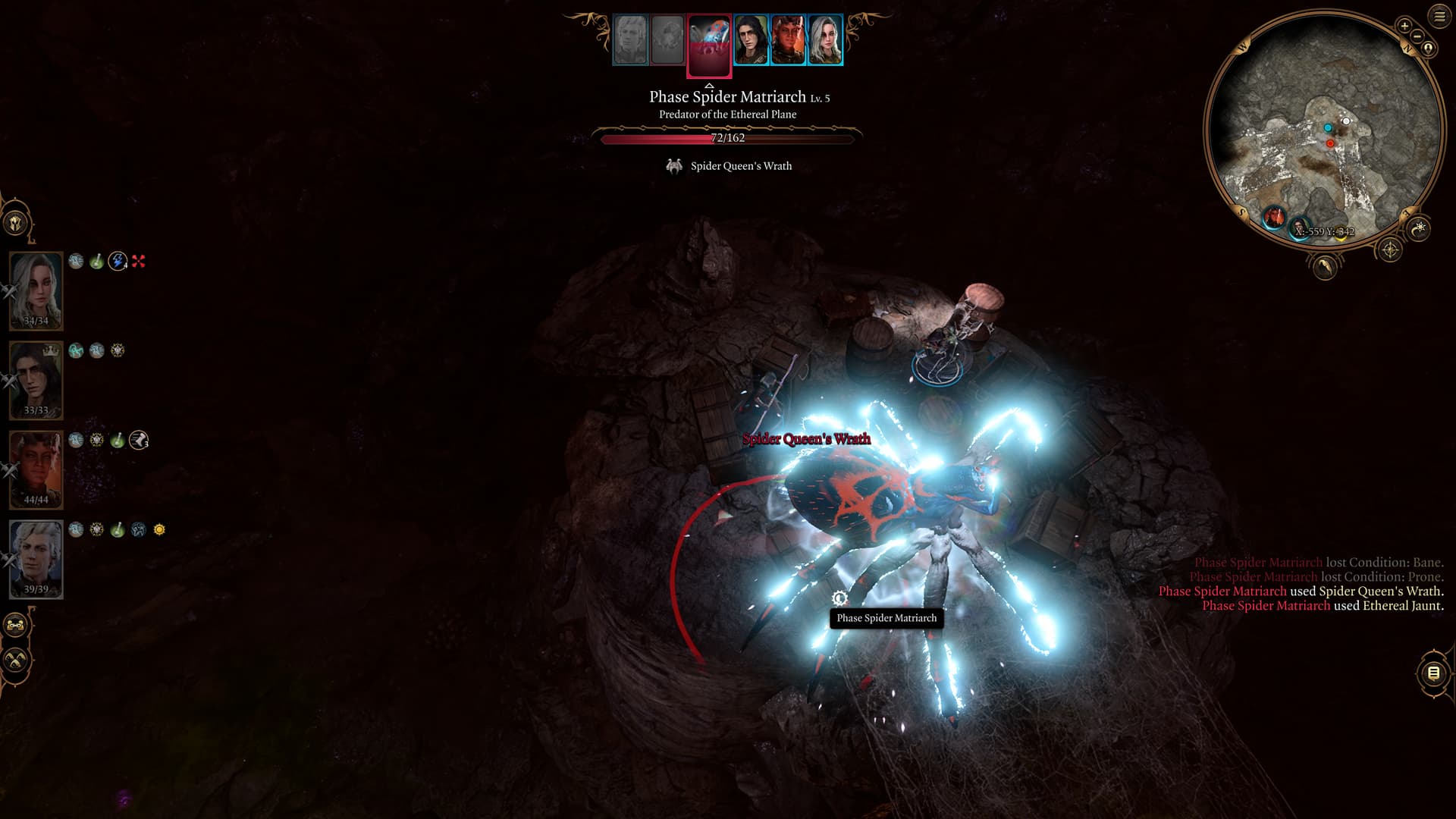Viewport: 1456px width, 819px height.
Task: Click the helmet icon above party portraits
Action: [16, 224]
